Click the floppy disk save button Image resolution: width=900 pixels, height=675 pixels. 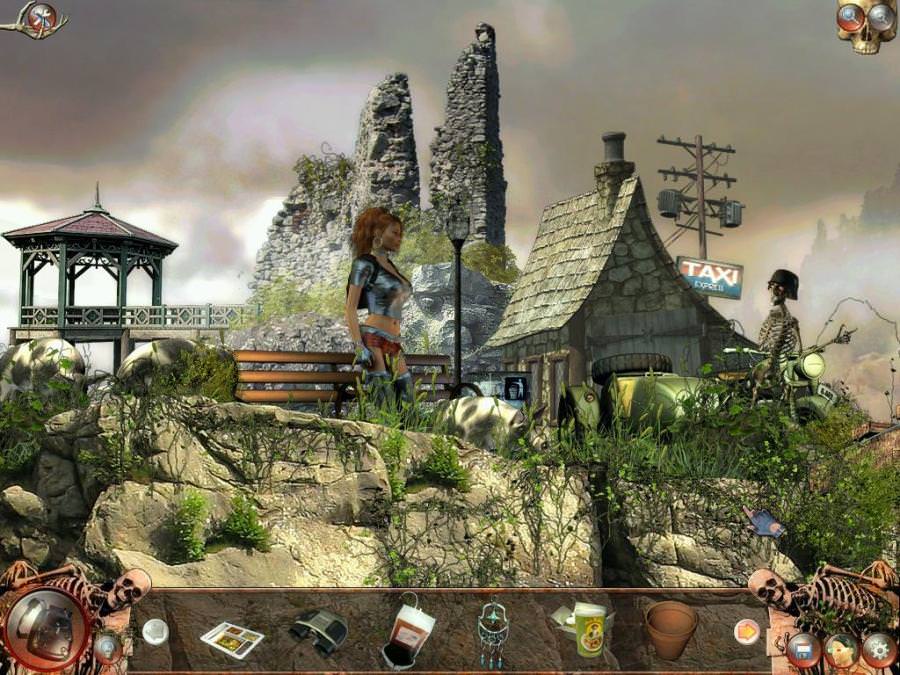[x=803, y=649]
